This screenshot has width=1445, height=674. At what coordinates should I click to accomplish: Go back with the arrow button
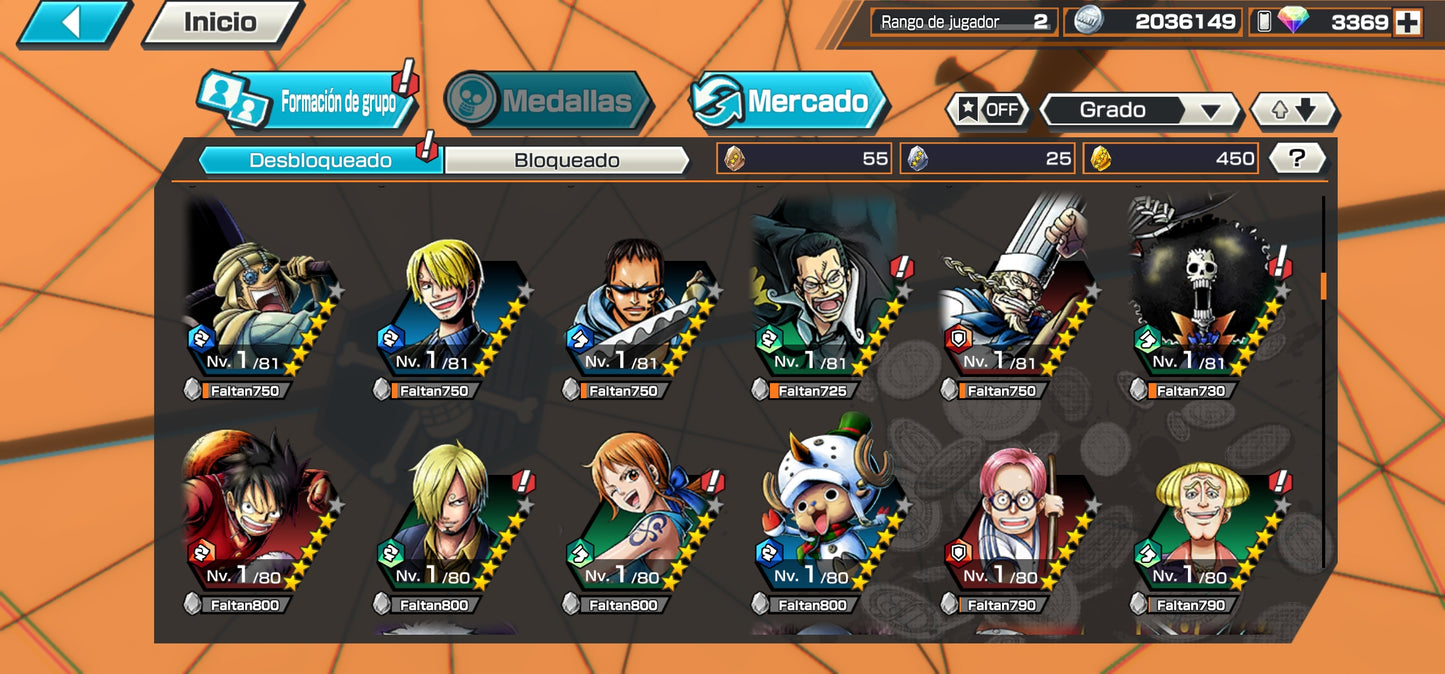coord(72,22)
